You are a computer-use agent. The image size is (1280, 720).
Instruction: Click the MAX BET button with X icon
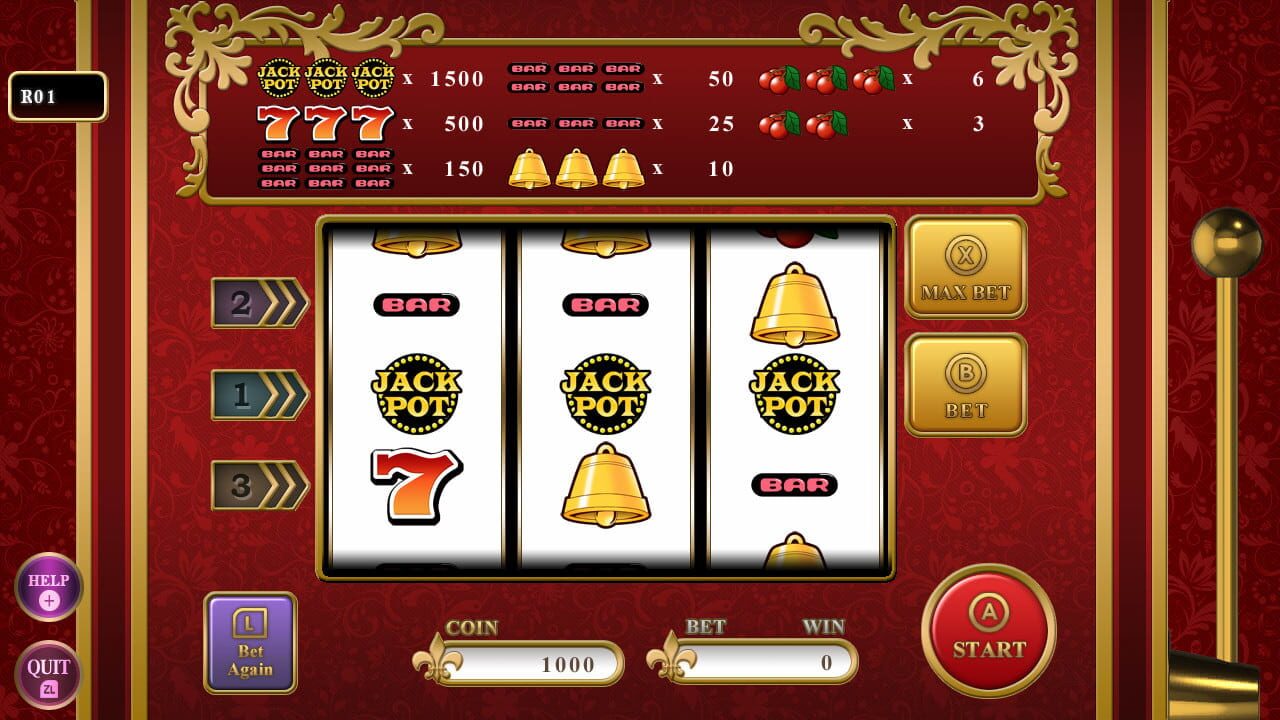966,268
